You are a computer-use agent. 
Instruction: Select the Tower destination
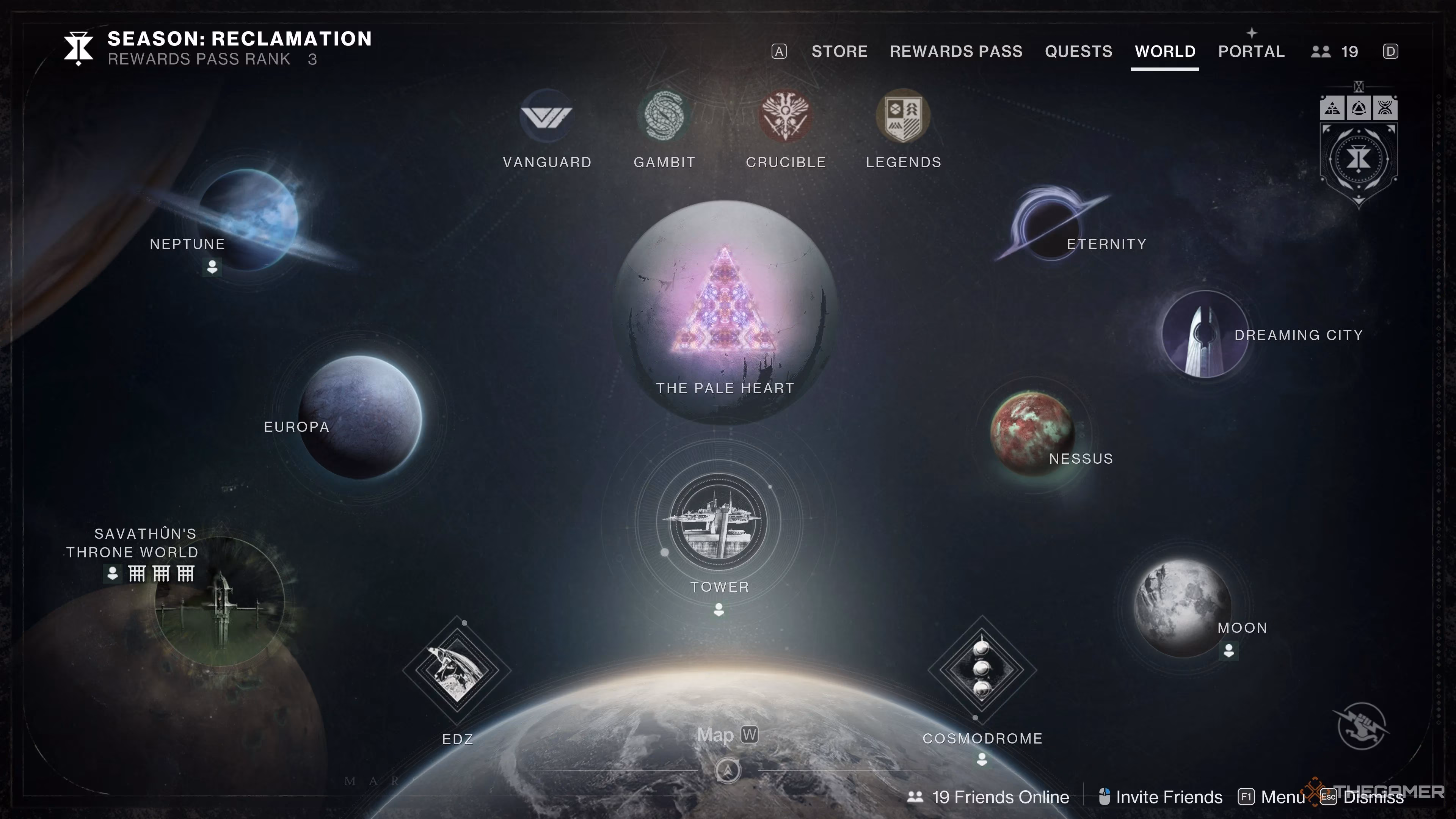(719, 522)
